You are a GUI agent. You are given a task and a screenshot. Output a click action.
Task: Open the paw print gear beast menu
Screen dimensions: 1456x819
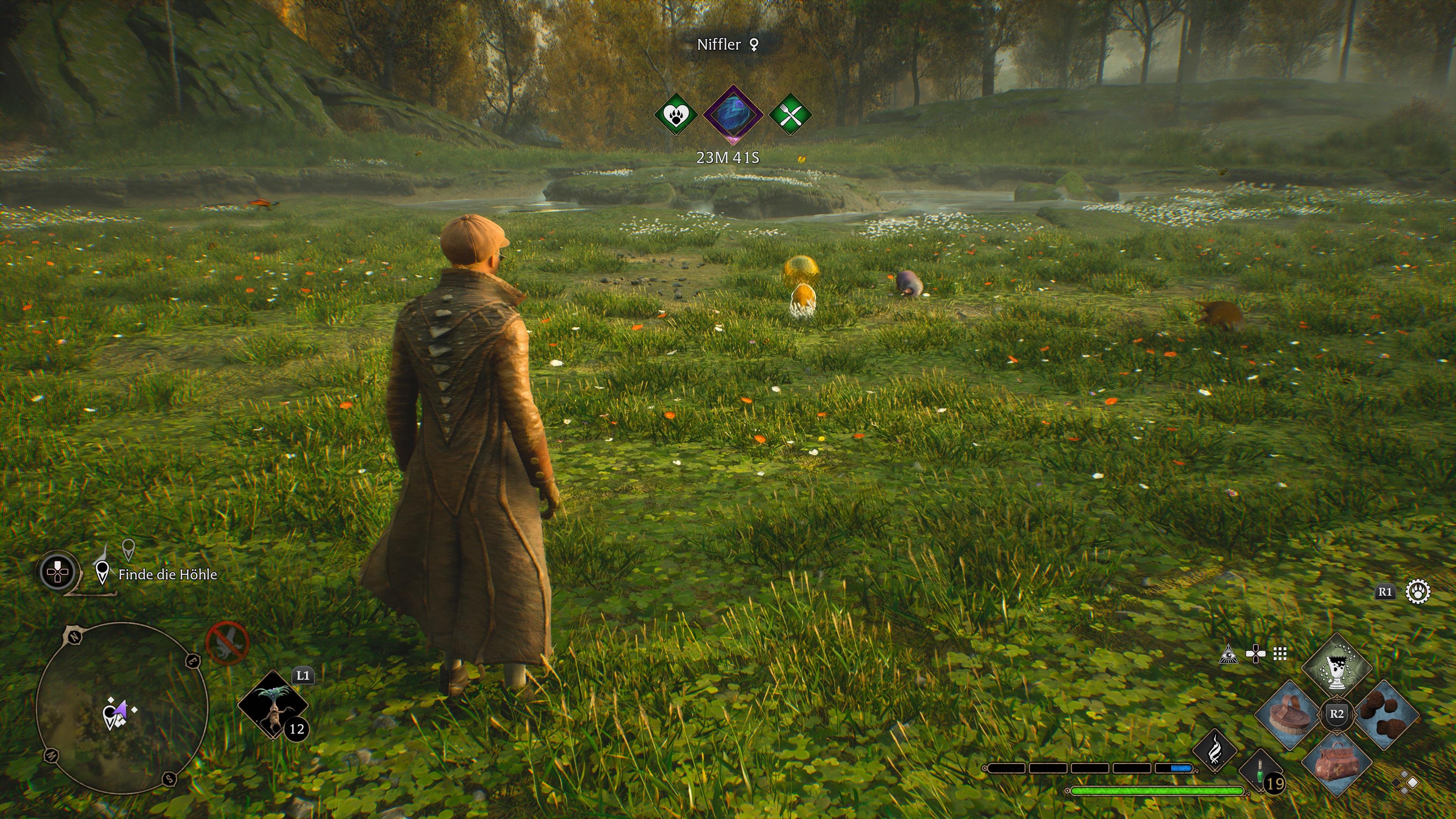click(1418, 592)
